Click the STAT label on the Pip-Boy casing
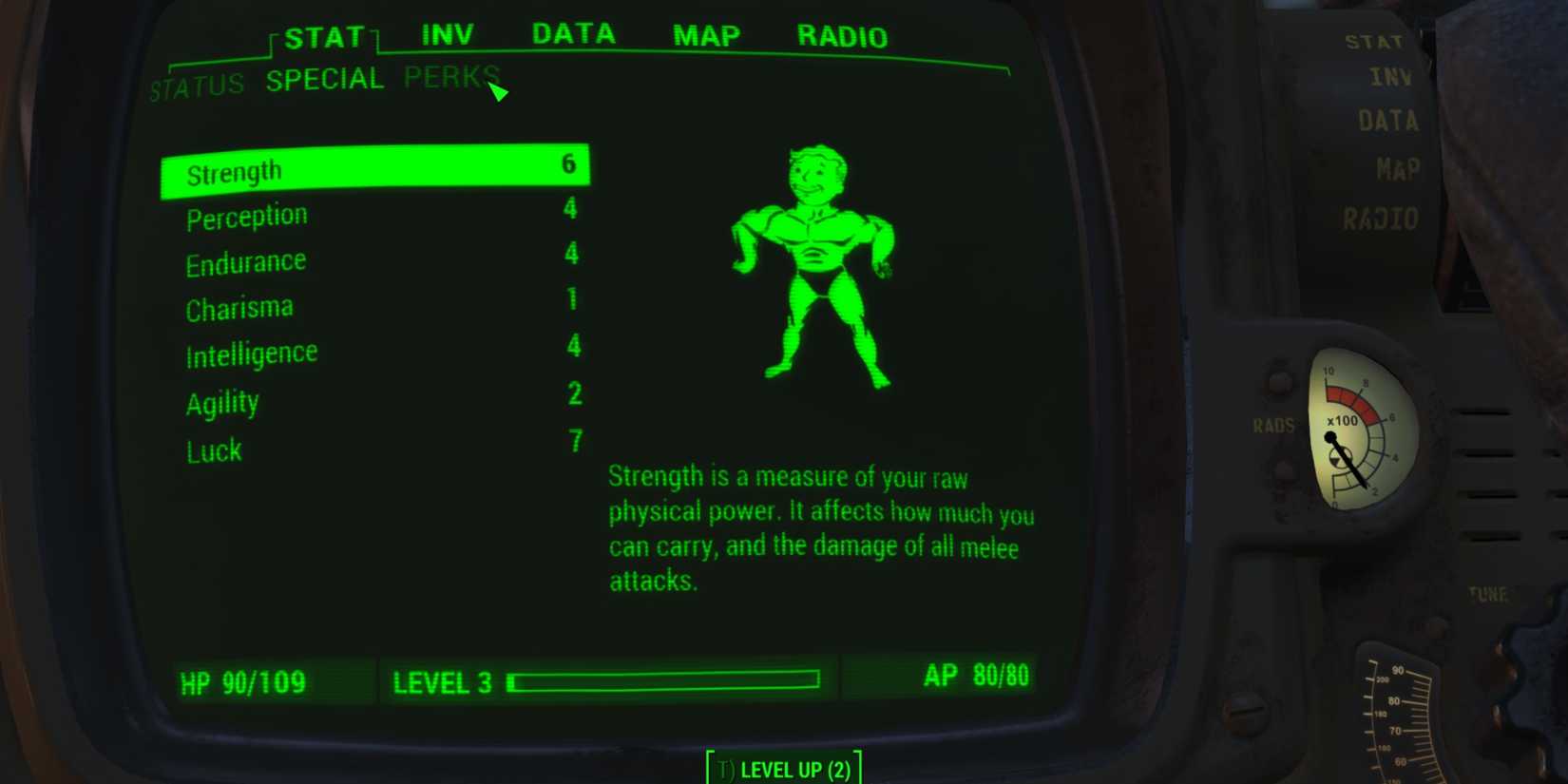The image size is (1568, 784). [1374, 42]
